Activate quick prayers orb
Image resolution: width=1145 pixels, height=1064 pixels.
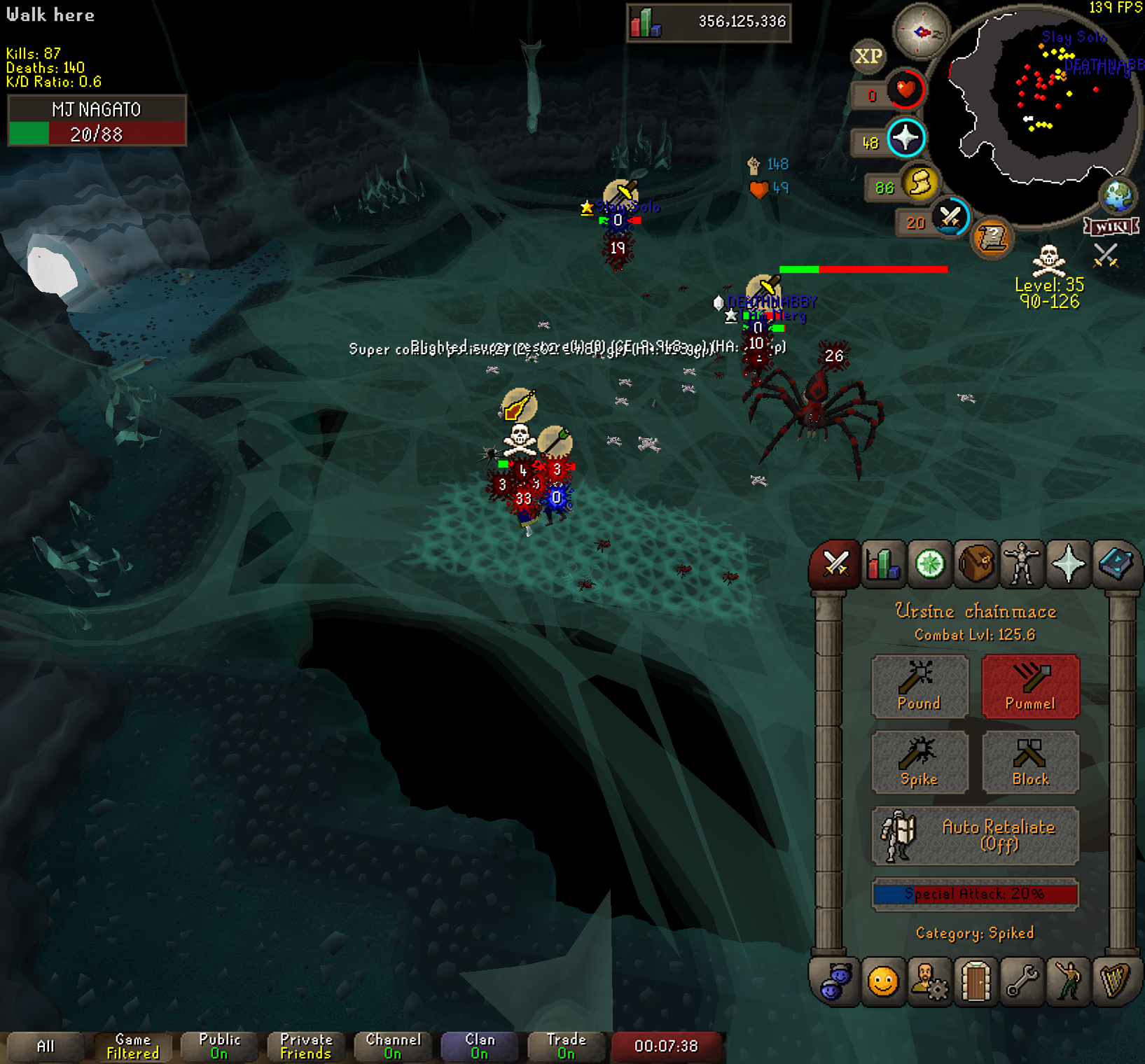[x=905, y=138]
